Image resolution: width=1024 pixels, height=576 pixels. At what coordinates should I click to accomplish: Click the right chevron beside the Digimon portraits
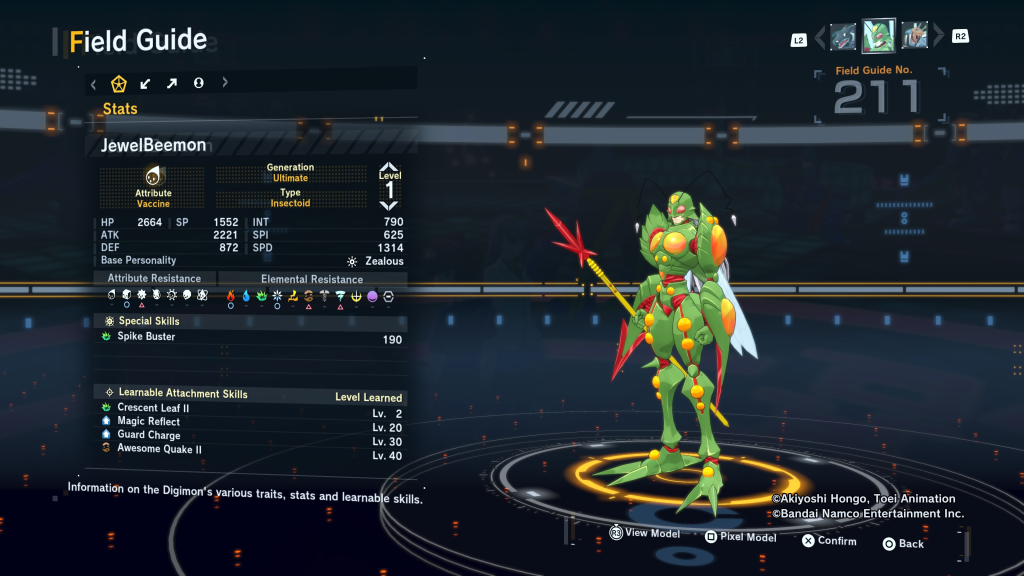pos(938,38)
